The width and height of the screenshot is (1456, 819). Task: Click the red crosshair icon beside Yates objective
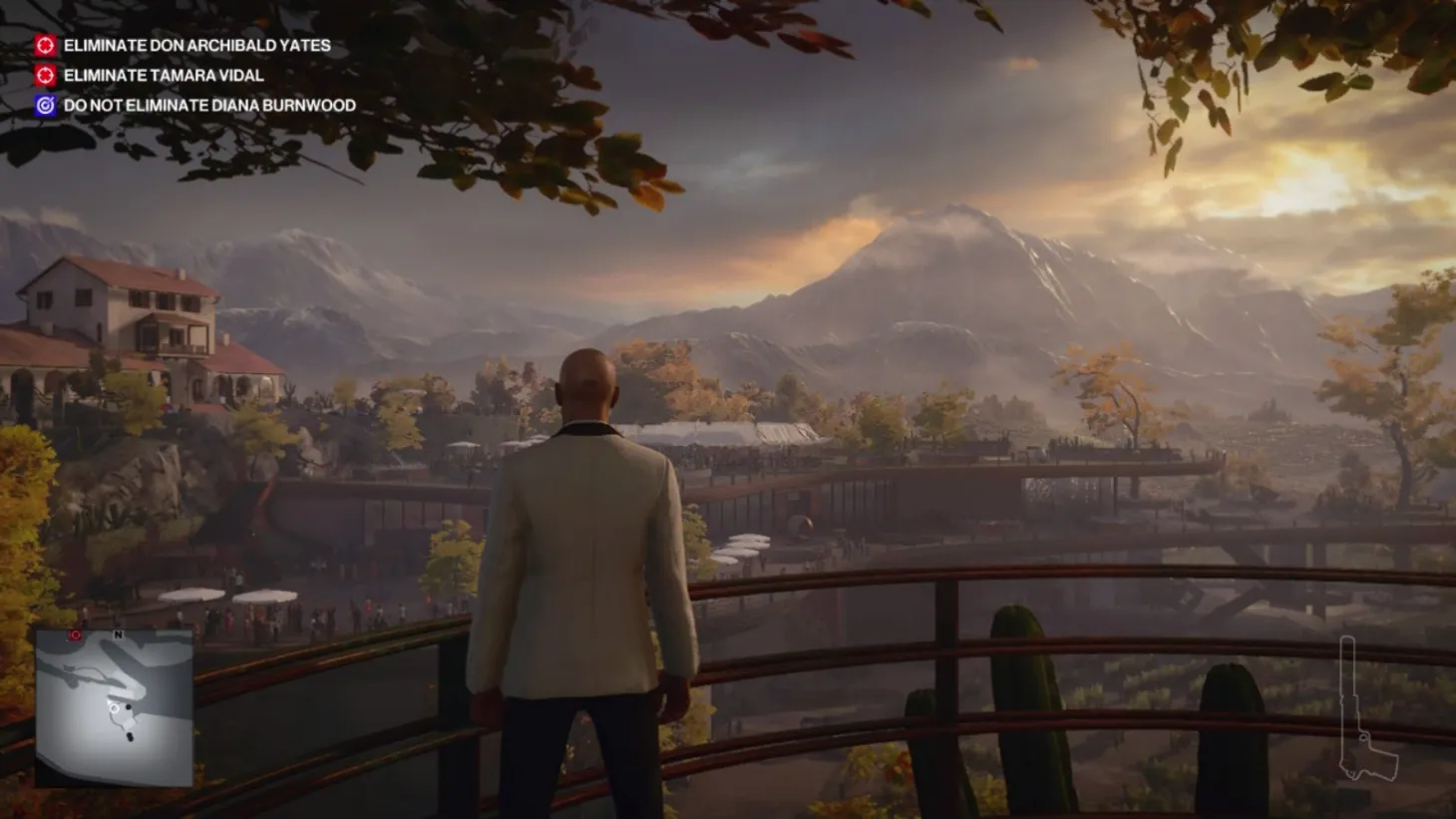click(x=44, y=45)
